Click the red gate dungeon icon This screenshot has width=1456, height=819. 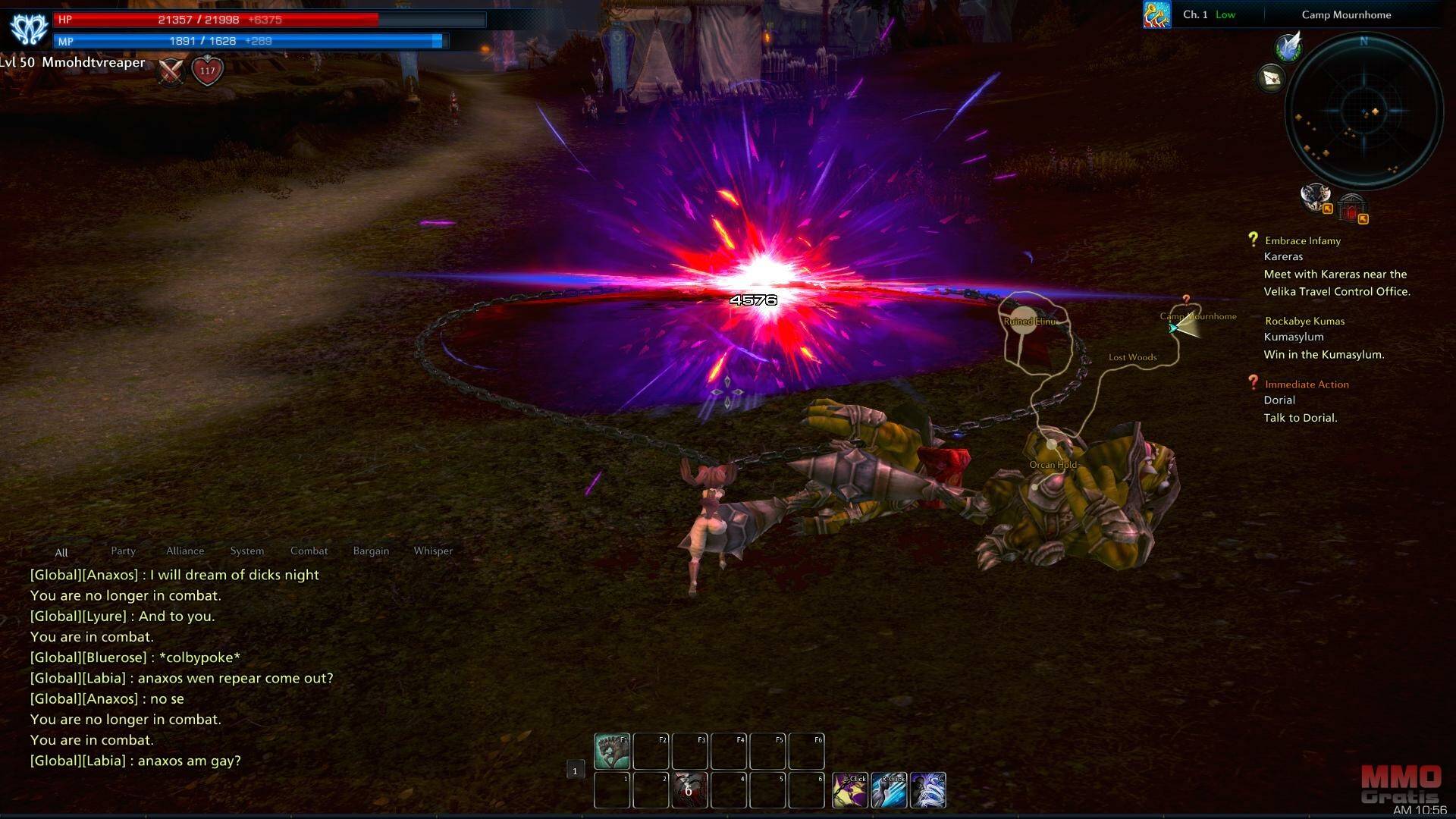pos(1351,207)
